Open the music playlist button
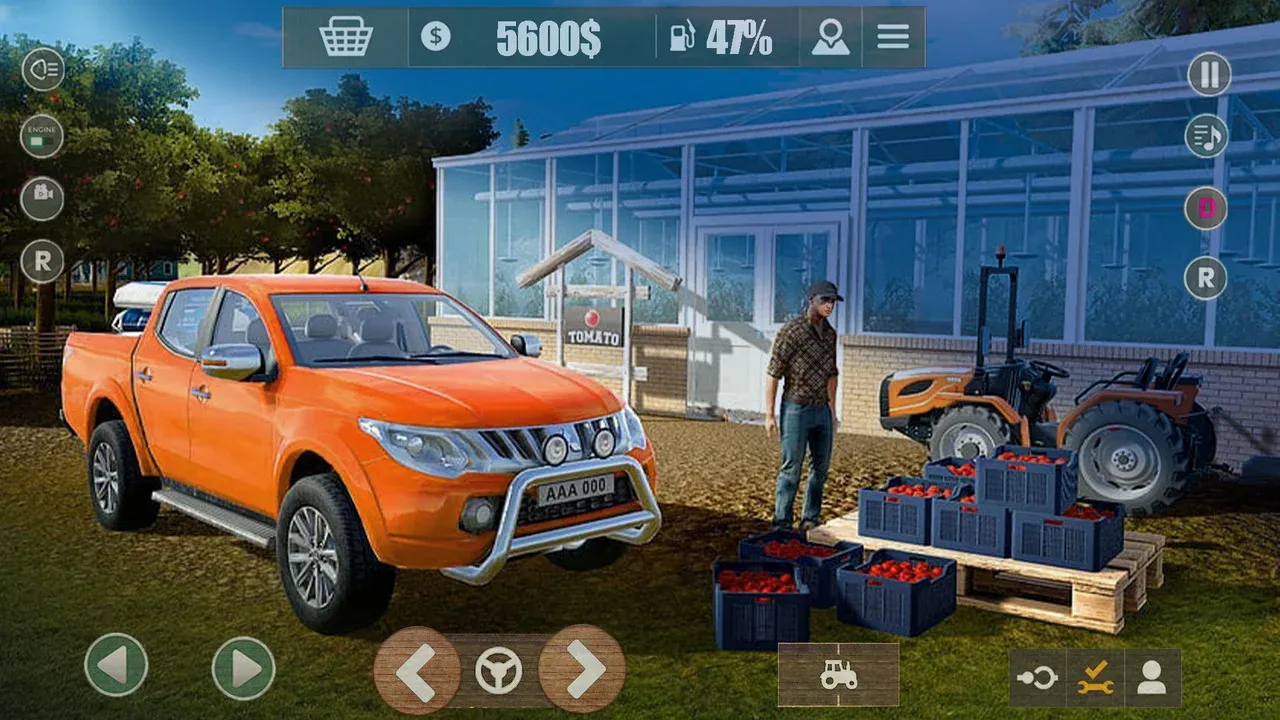The height and width of the screenshot is (720, 1280). 1206,136
